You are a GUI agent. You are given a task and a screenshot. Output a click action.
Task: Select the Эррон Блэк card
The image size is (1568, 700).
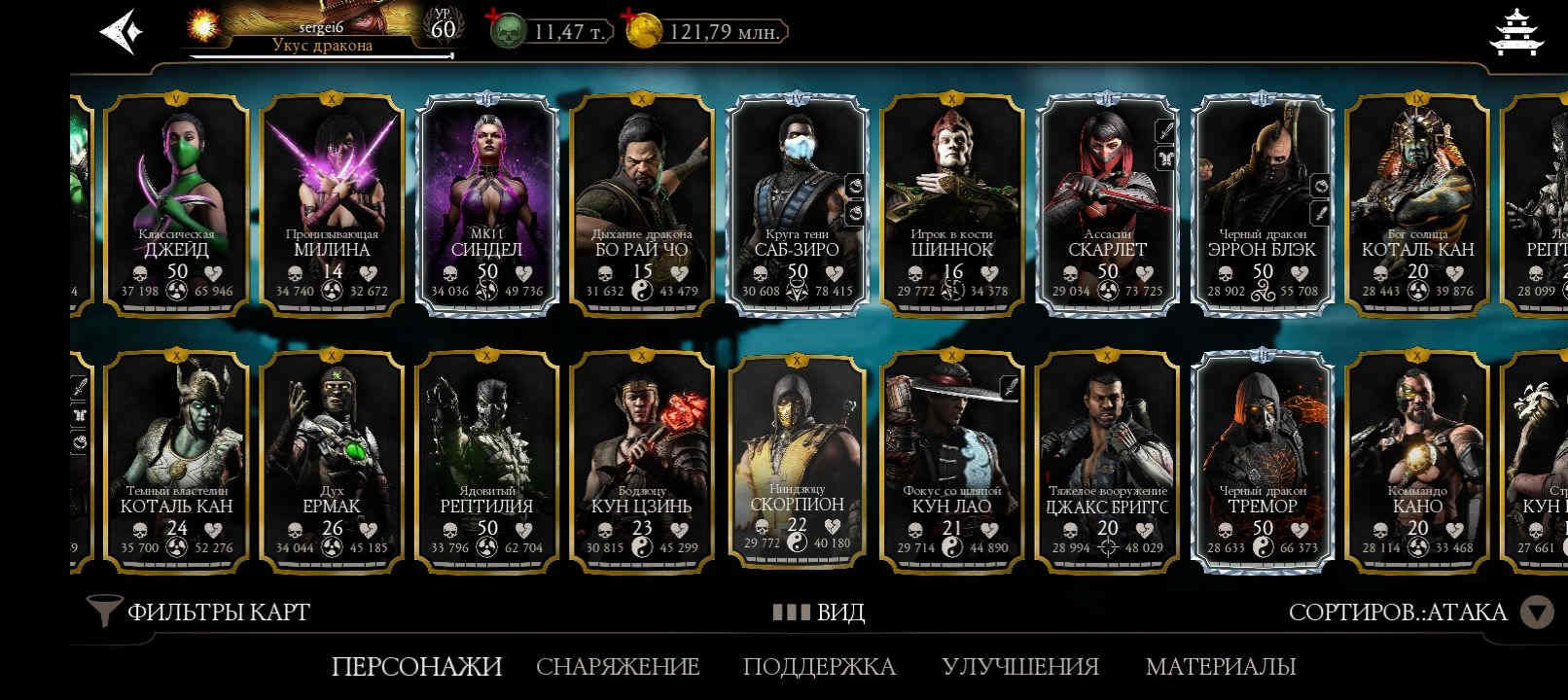point(1262,204)
